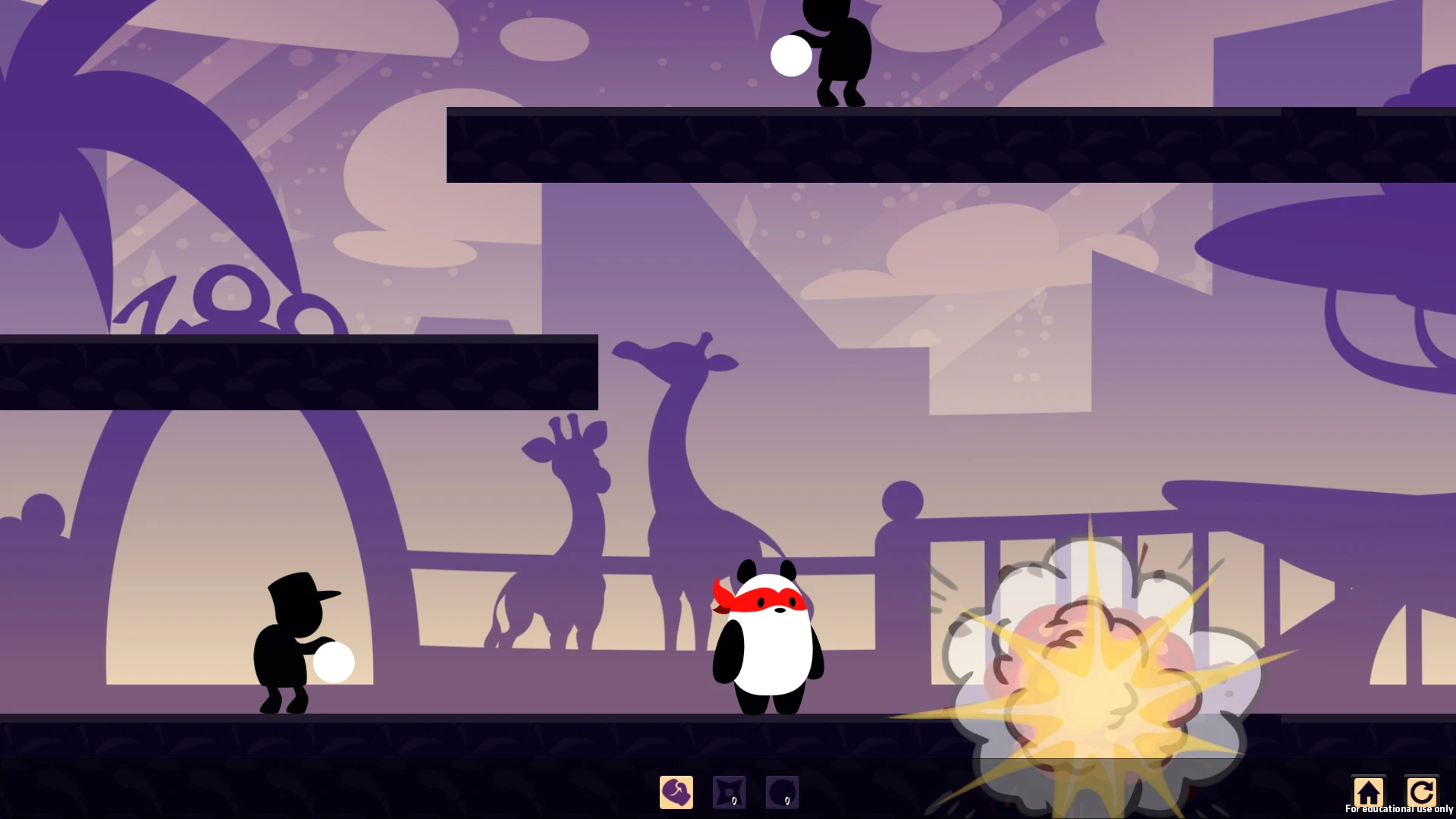Select the boxing glove punch ability

pos(676,792)
